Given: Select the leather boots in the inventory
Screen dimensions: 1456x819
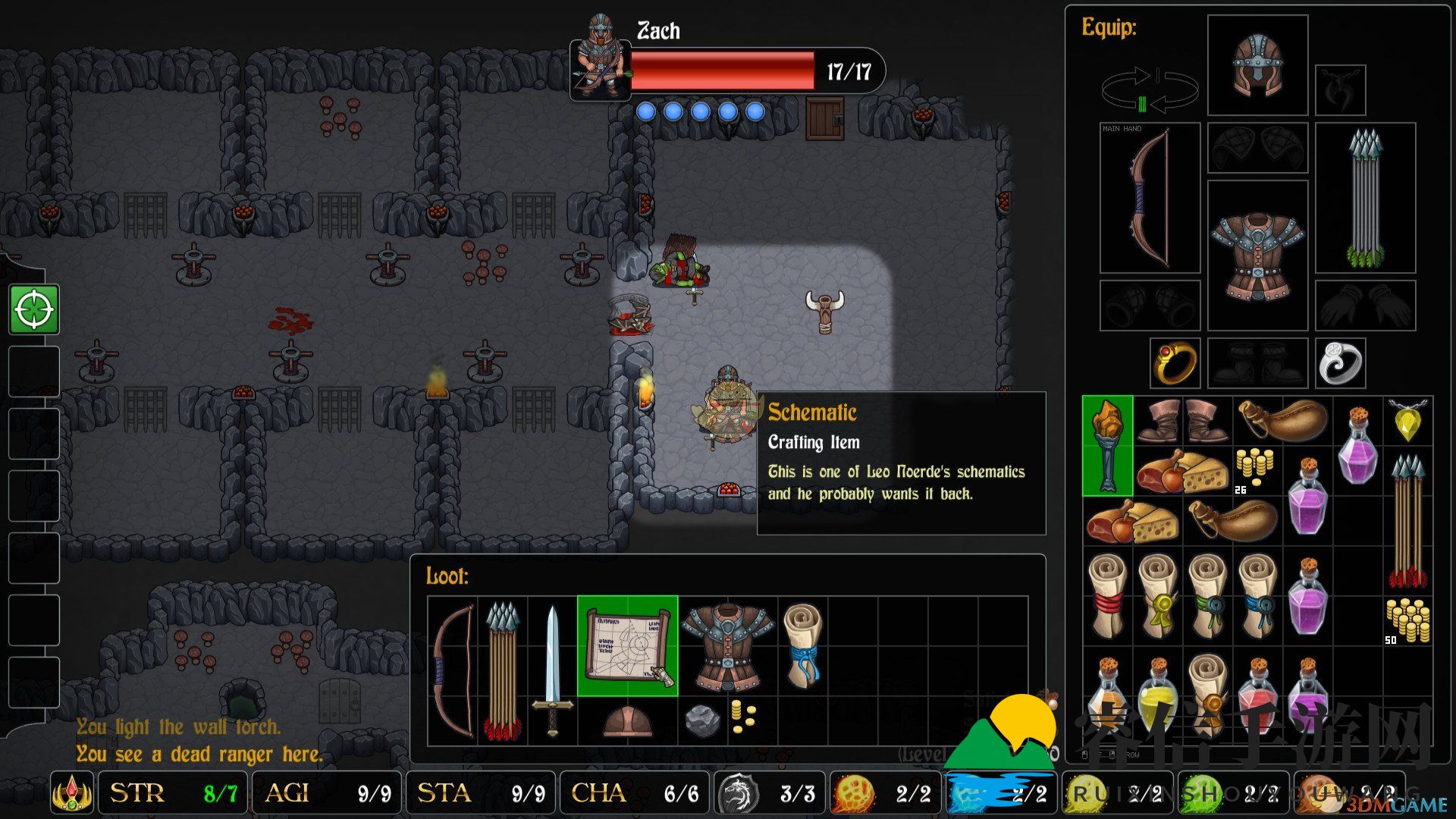Looking at the screenshot, I should 1181,421.
